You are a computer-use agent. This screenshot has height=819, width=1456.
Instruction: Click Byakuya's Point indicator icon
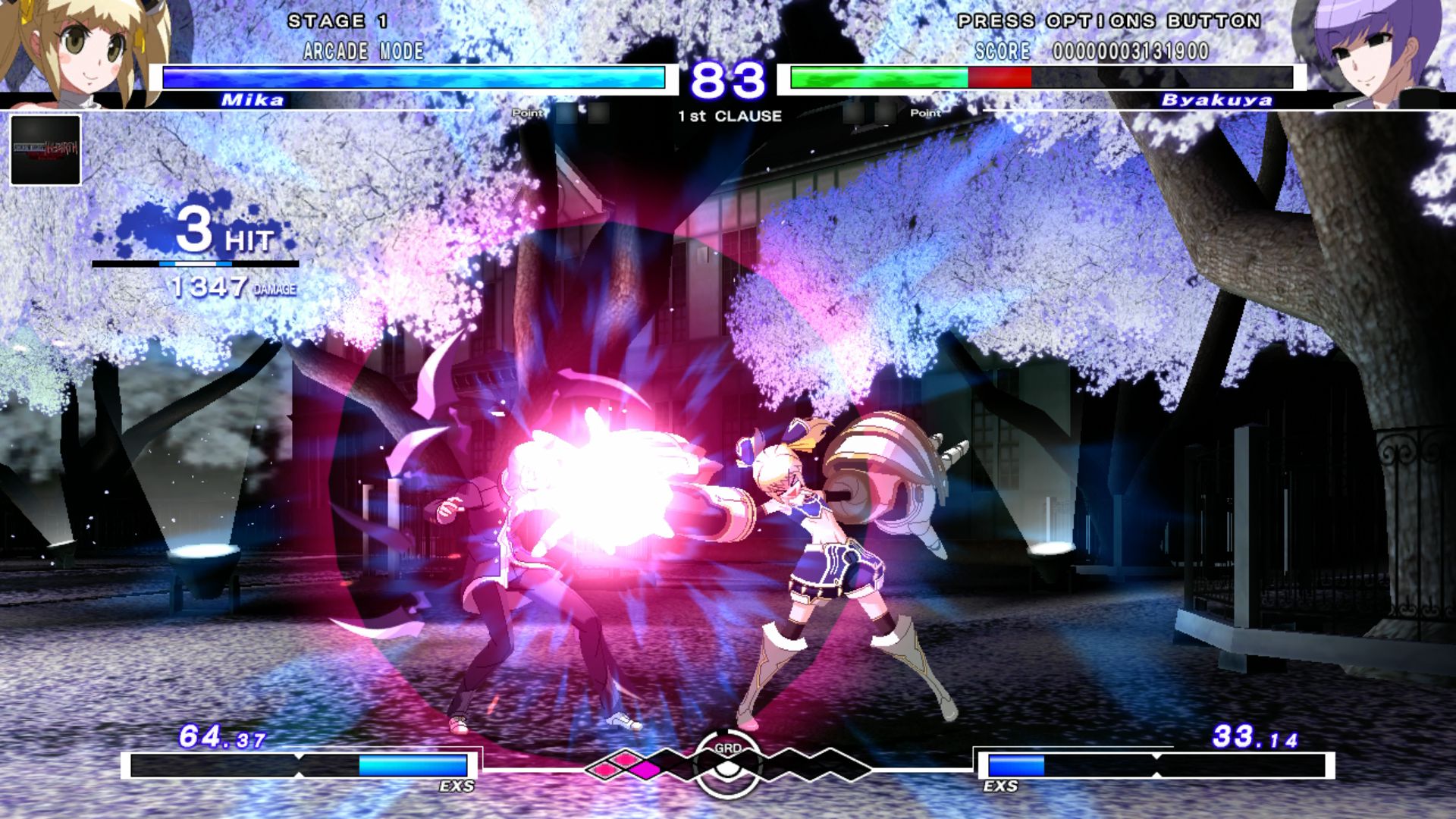point(926,114)
